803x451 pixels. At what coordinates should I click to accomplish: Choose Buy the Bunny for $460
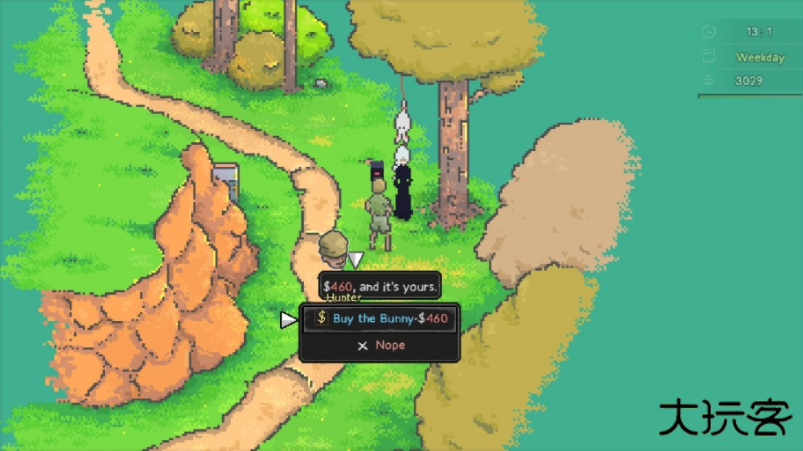[x=380, y=319]
